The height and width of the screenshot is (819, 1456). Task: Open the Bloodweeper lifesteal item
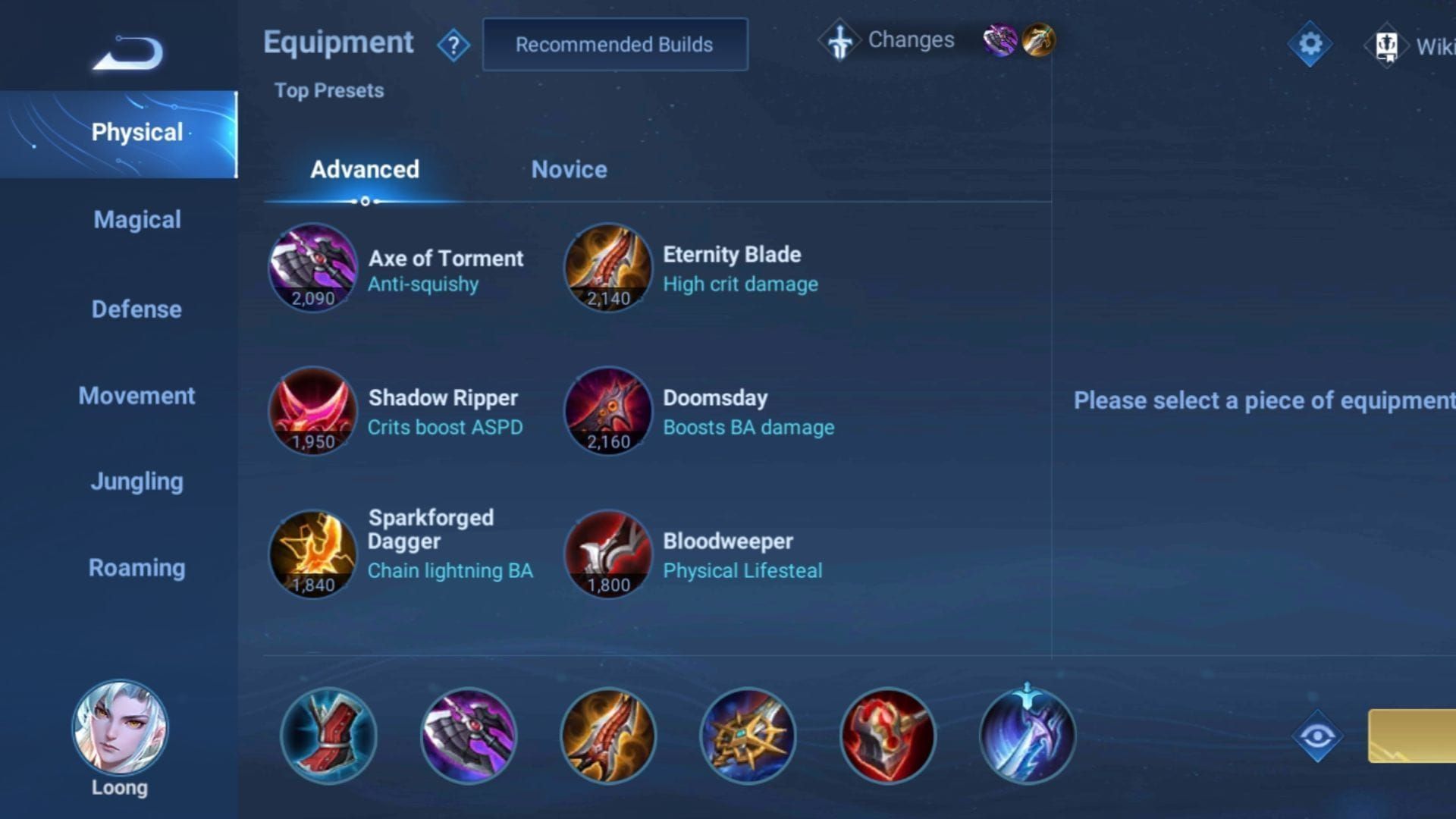(x=607, y=554)
